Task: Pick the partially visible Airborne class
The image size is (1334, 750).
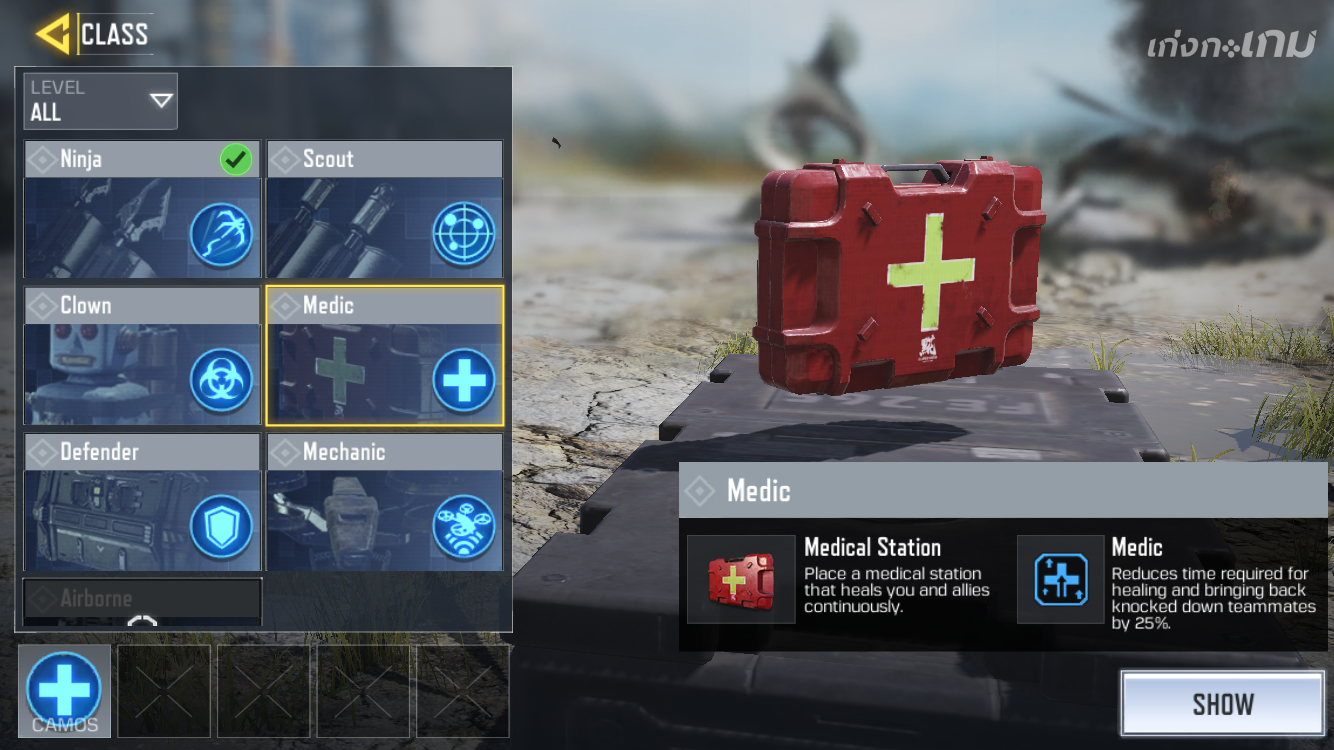Action: tap(142, 601)
